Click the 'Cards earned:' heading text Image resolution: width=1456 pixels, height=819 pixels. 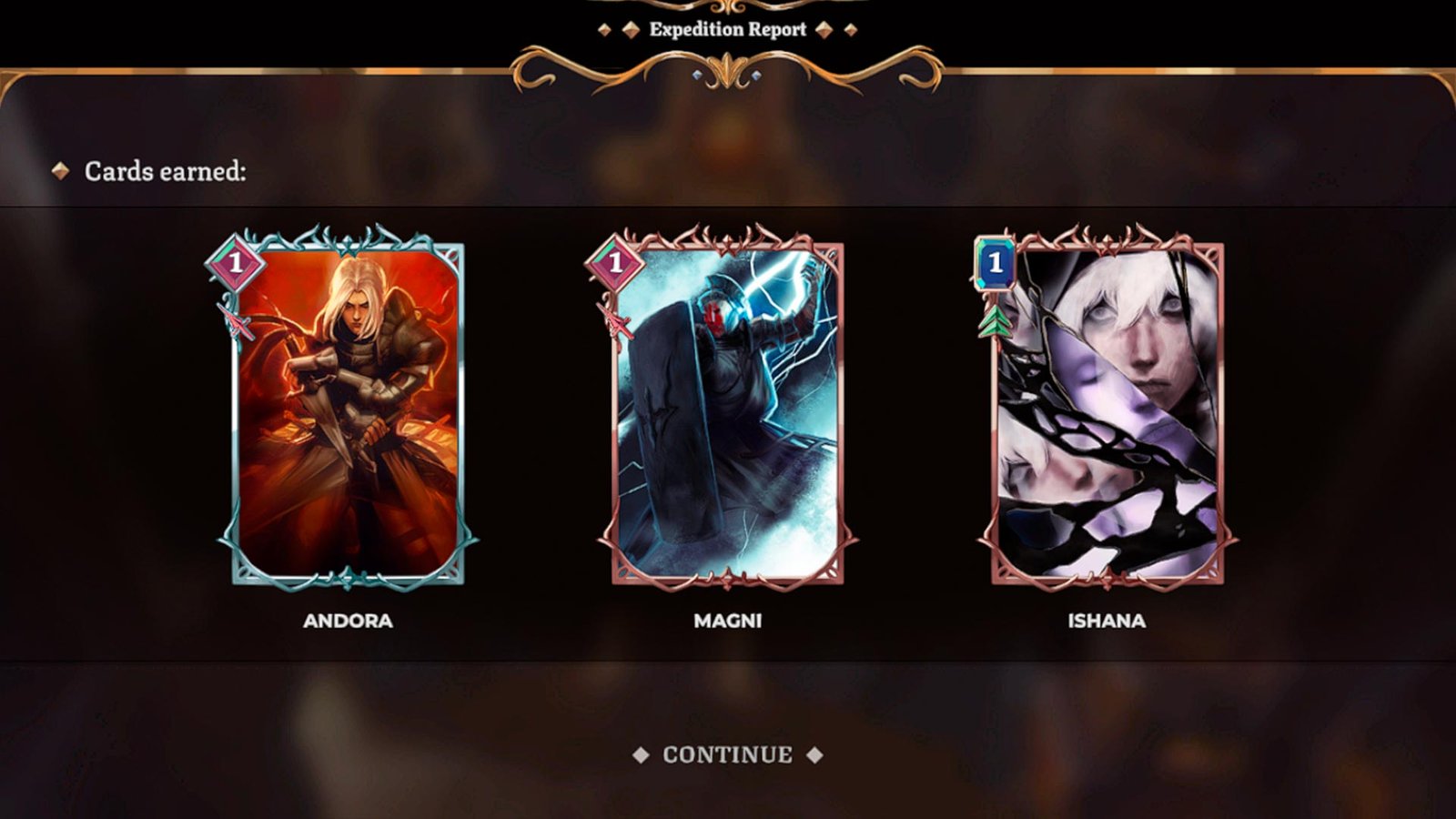point(163,168)
